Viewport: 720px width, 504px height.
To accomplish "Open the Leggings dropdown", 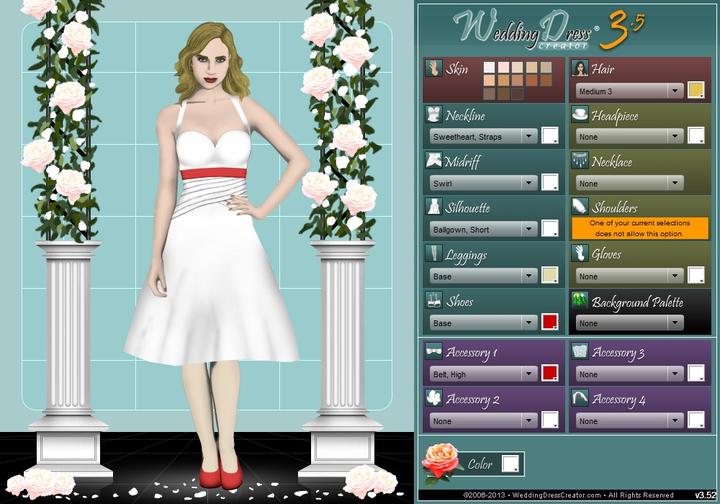I will coord(482,275).
